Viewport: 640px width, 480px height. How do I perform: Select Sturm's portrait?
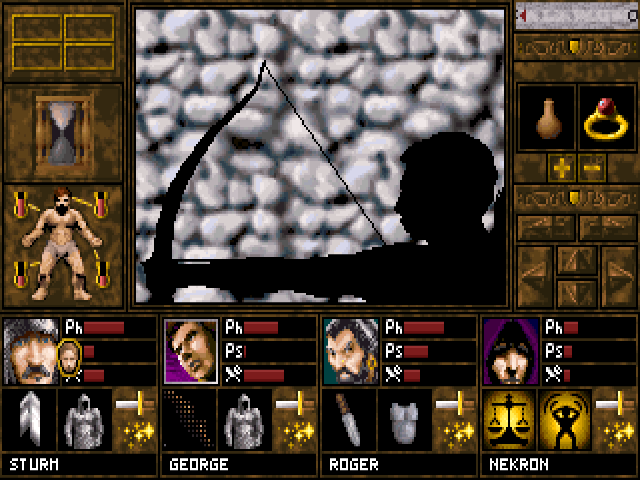(x=30, y=352)
